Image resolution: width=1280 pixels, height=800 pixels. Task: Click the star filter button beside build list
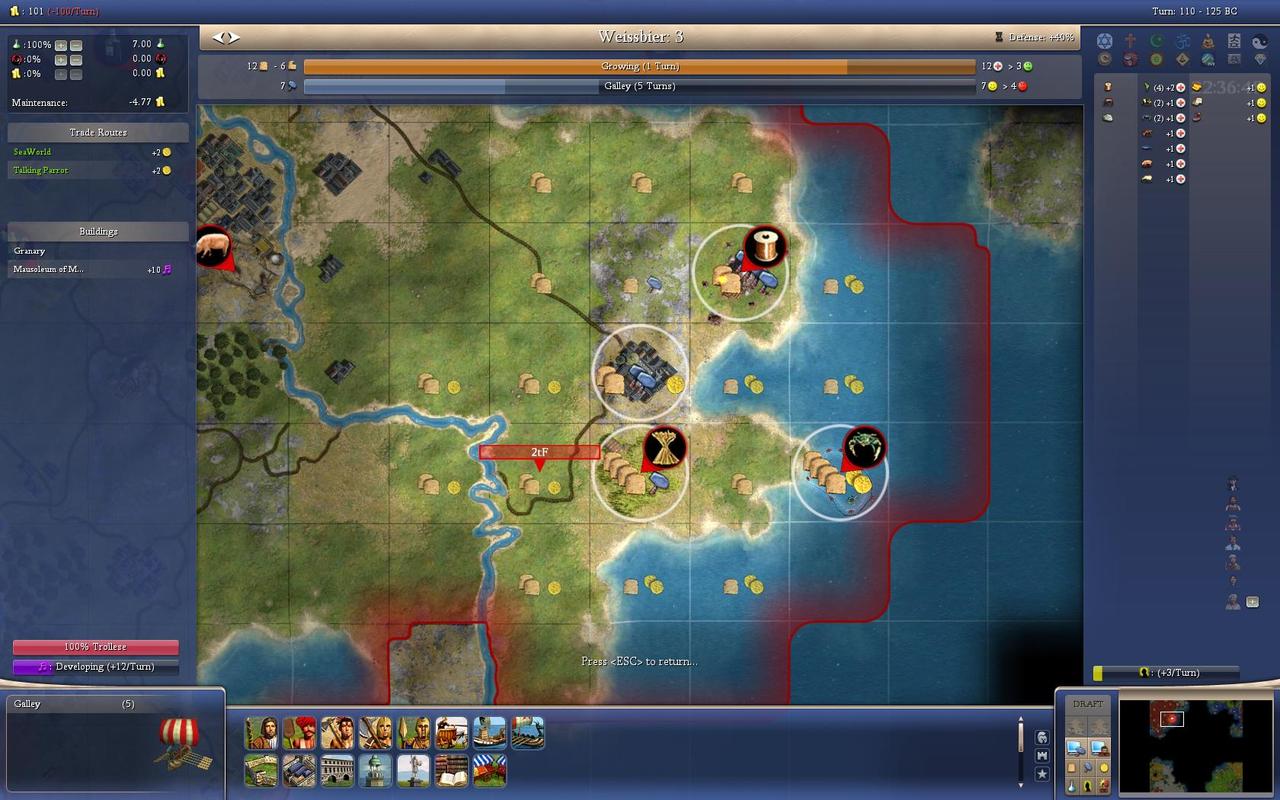(1042, 774)
